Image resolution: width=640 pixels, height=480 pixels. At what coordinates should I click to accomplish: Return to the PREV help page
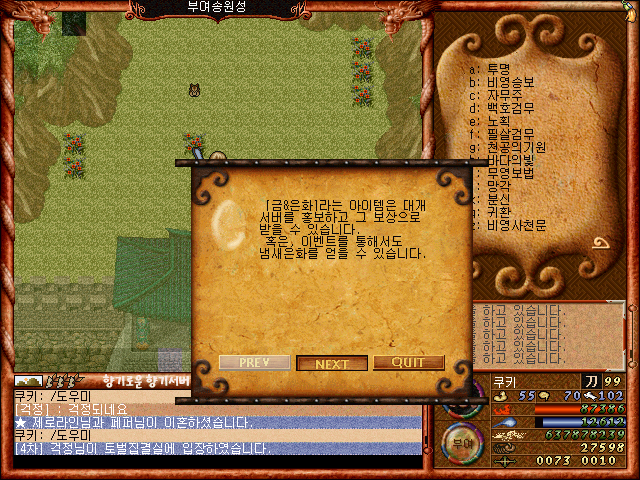click(254, 362)
